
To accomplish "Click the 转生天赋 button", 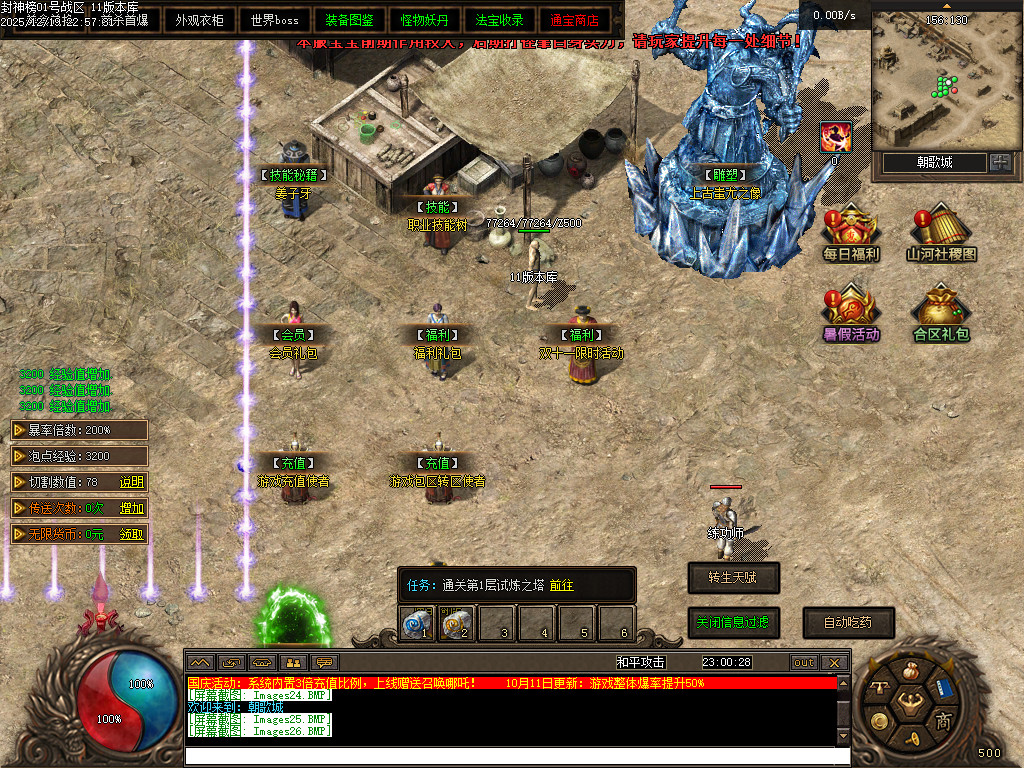I will [x=733, y=577].
